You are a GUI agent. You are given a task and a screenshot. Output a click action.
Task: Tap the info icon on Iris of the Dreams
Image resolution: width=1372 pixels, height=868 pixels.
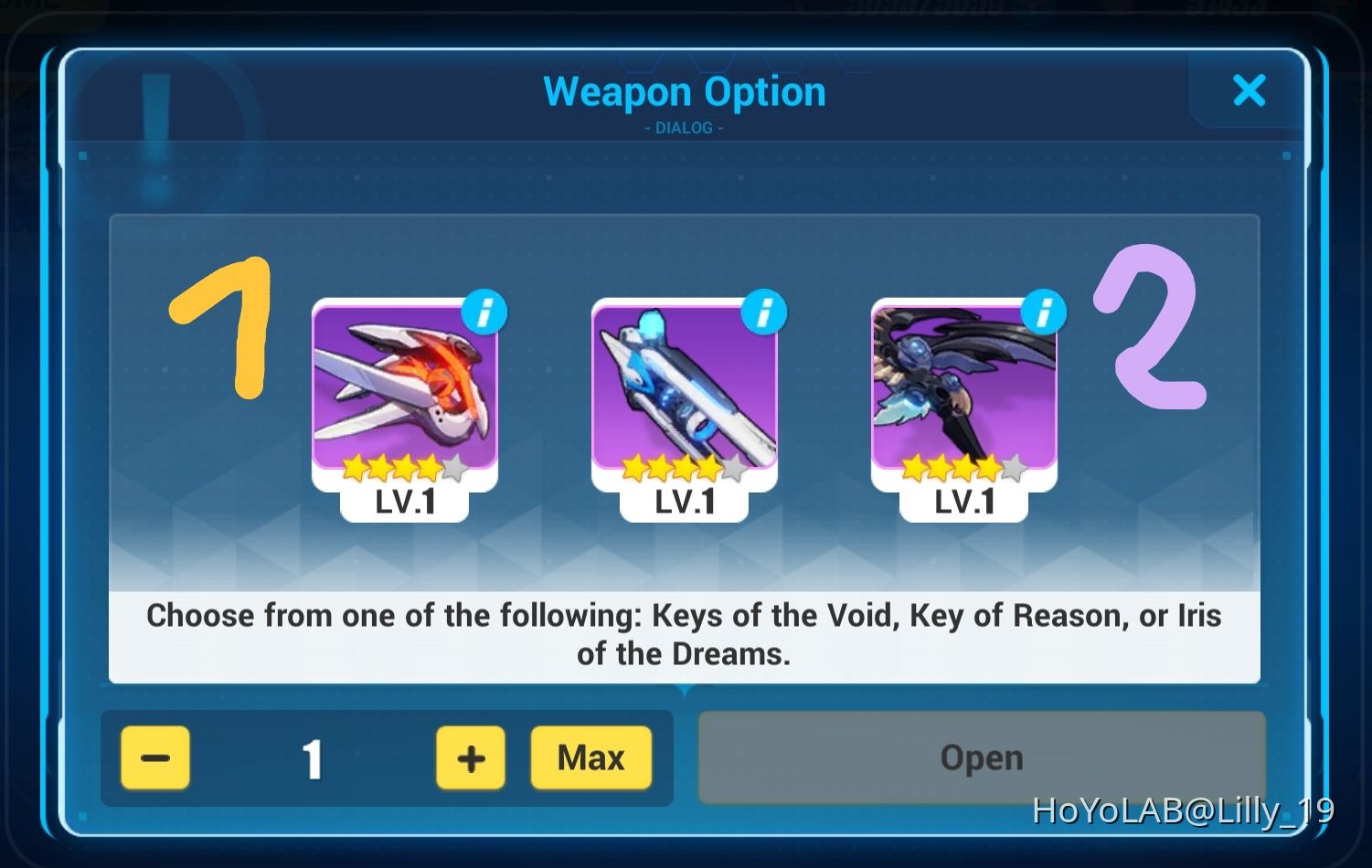pos(1045,312)
